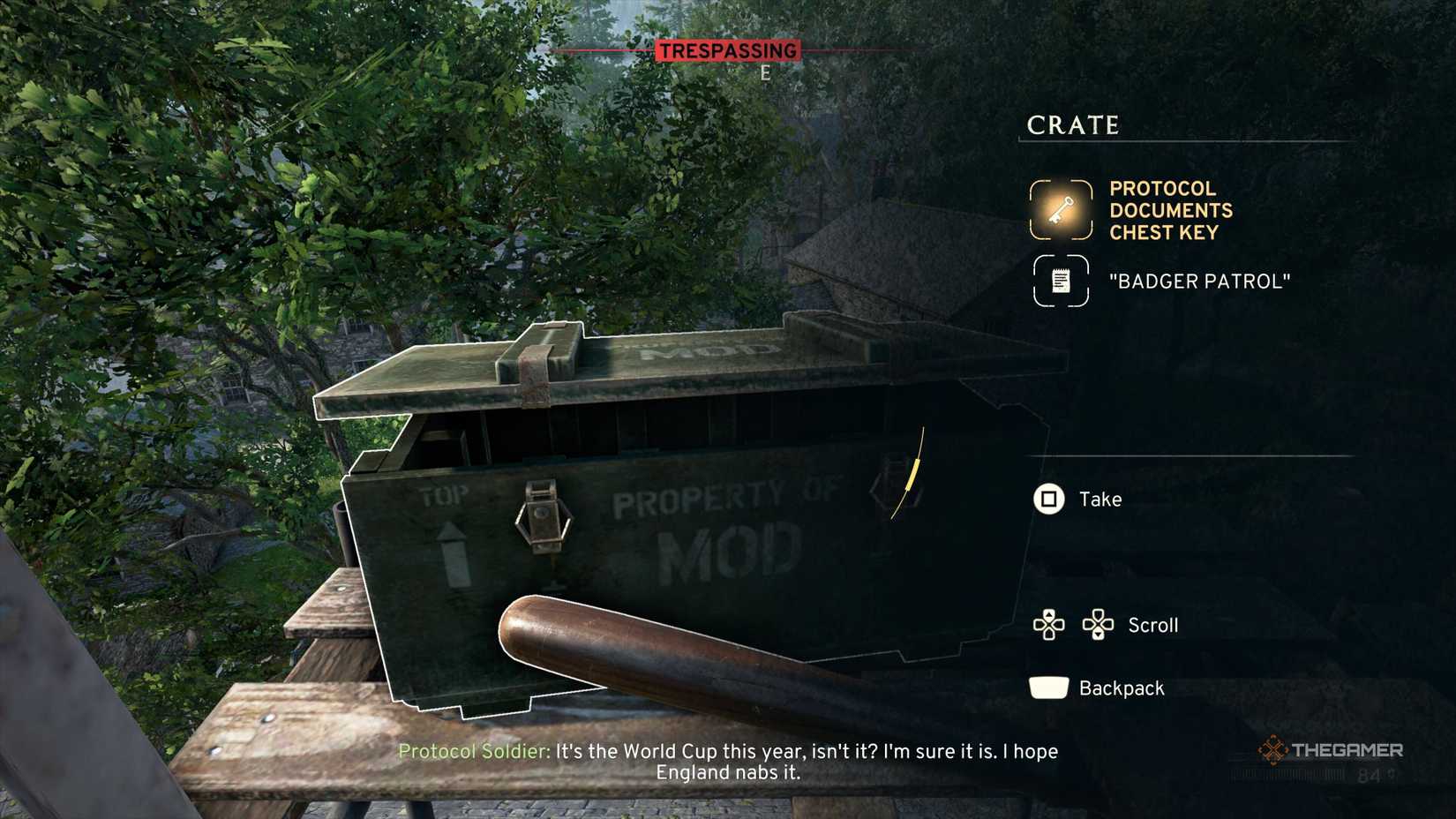
Task: Expand the CRATE loot list header
Action: [1072, 124]
